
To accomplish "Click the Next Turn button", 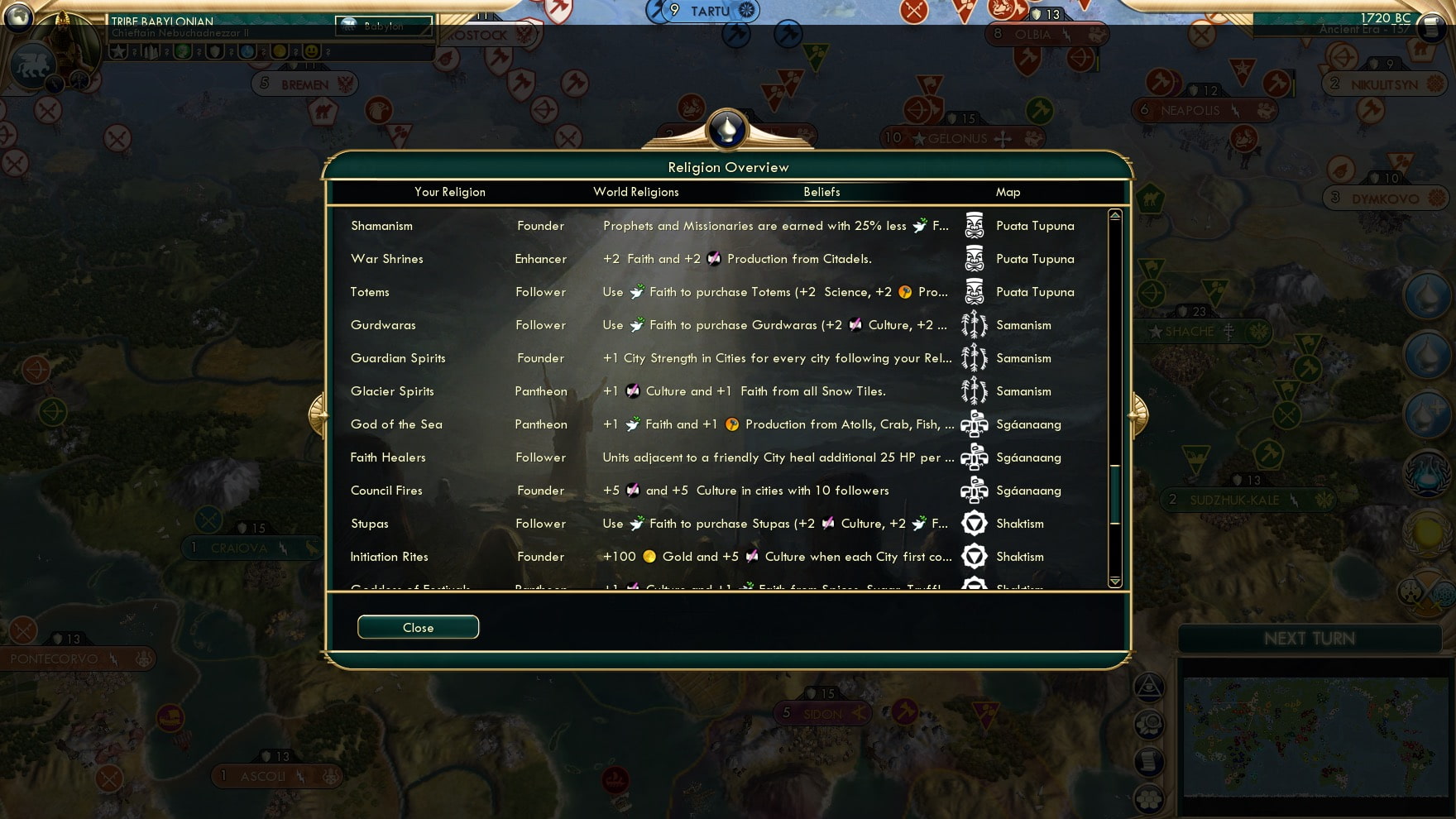I will pos(1309,638).
